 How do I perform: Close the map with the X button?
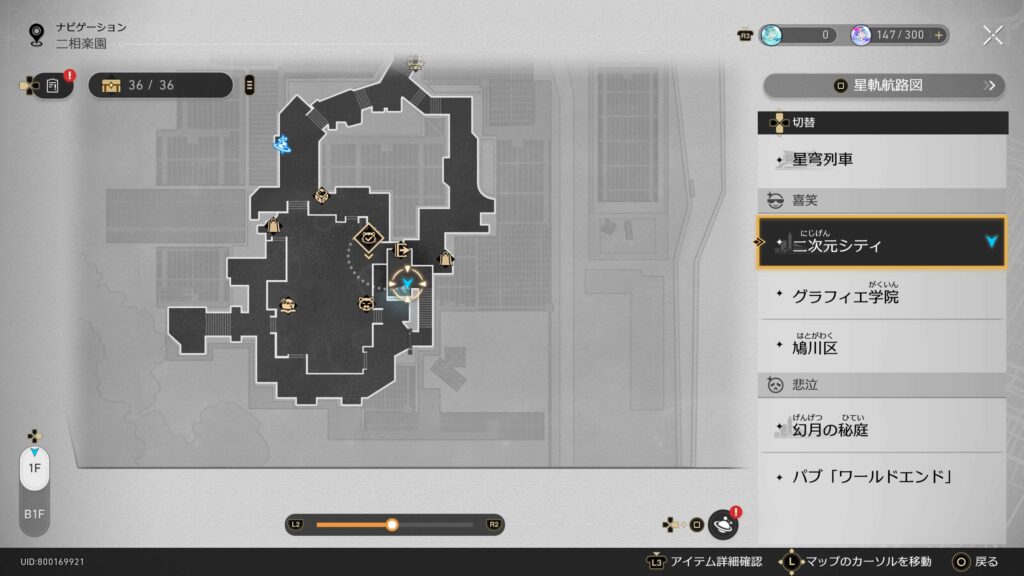click(x=992, y=35)
